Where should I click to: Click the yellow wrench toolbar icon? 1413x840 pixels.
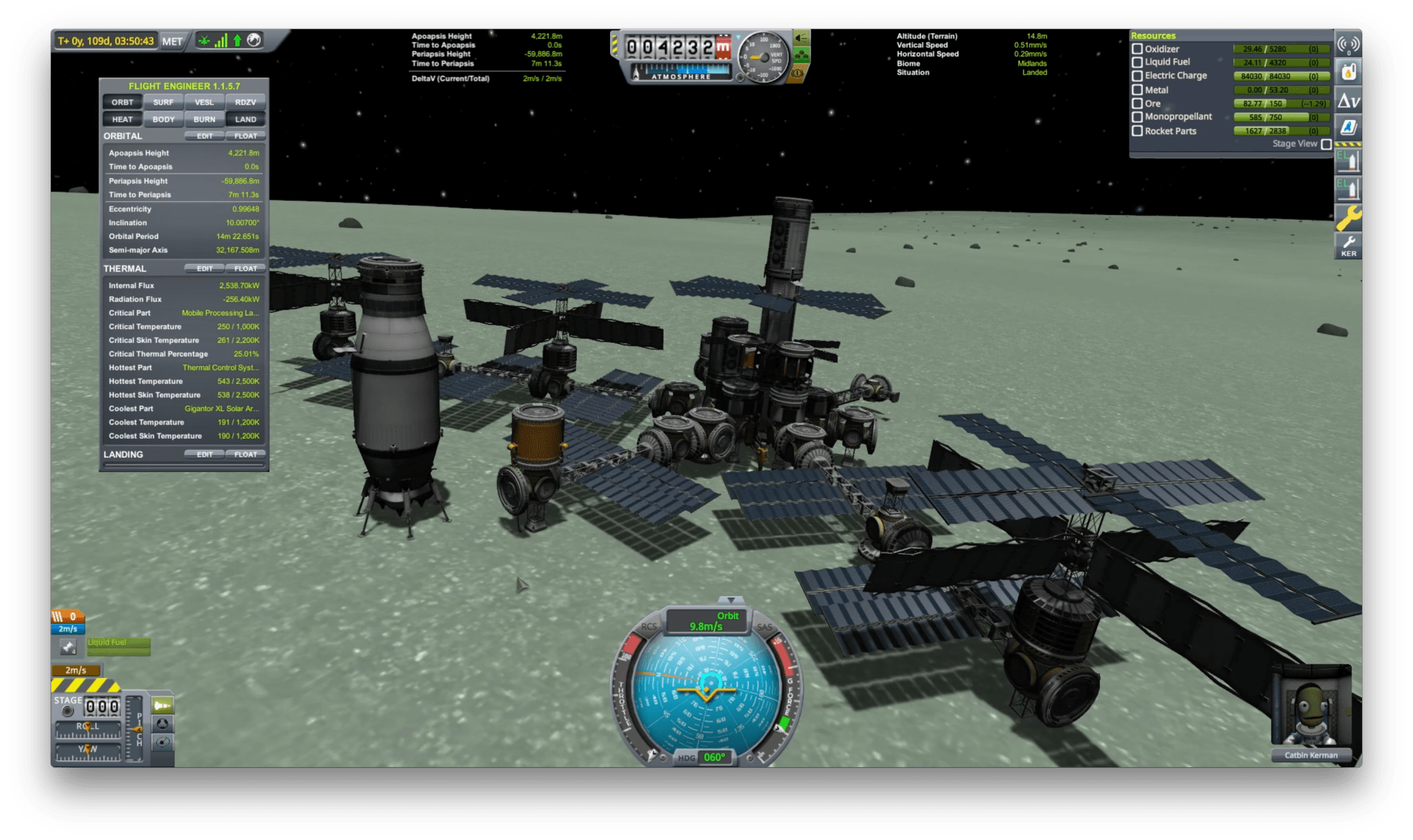tap(1348, 217)
